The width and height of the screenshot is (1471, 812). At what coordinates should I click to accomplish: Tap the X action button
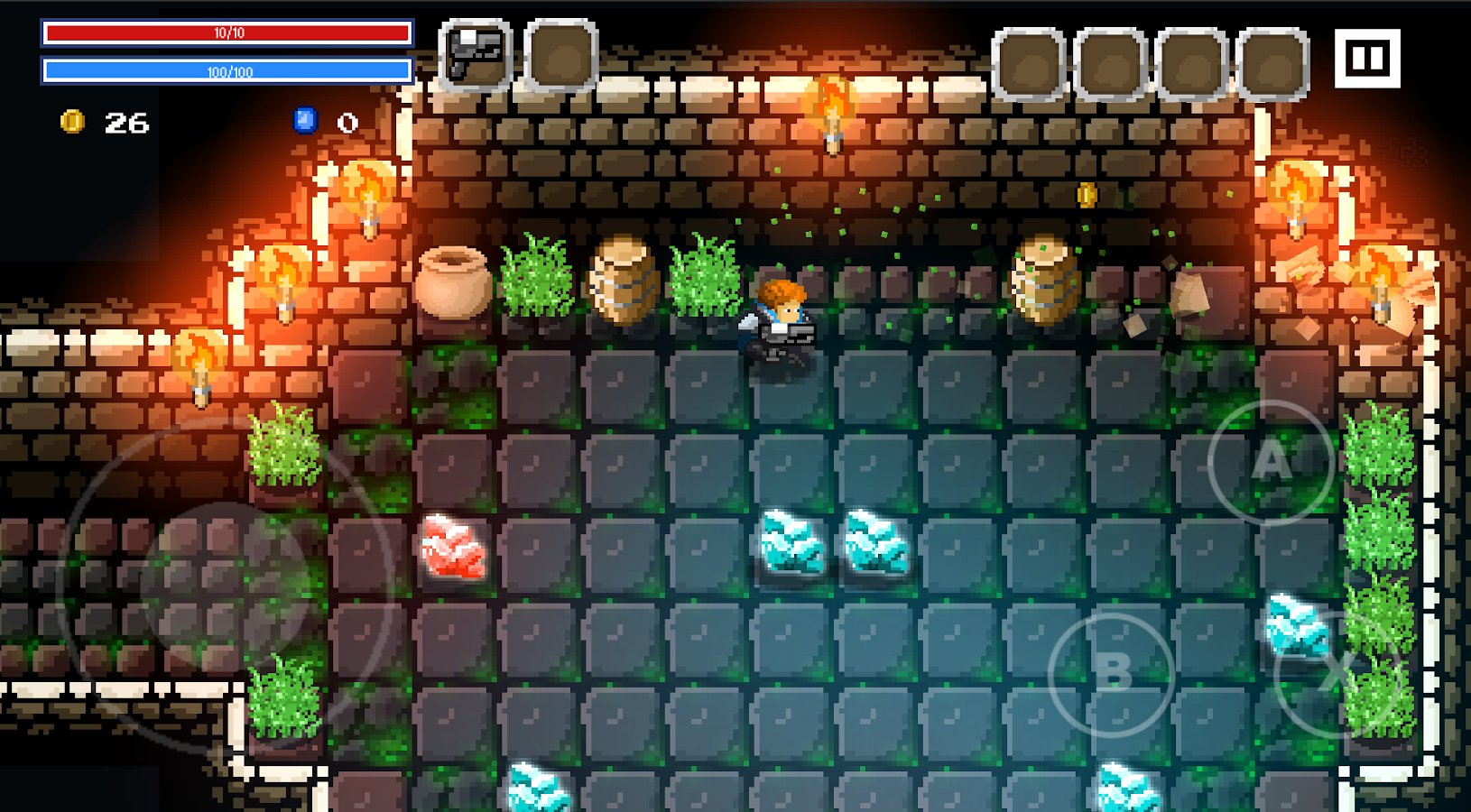tap(1334, 674)
